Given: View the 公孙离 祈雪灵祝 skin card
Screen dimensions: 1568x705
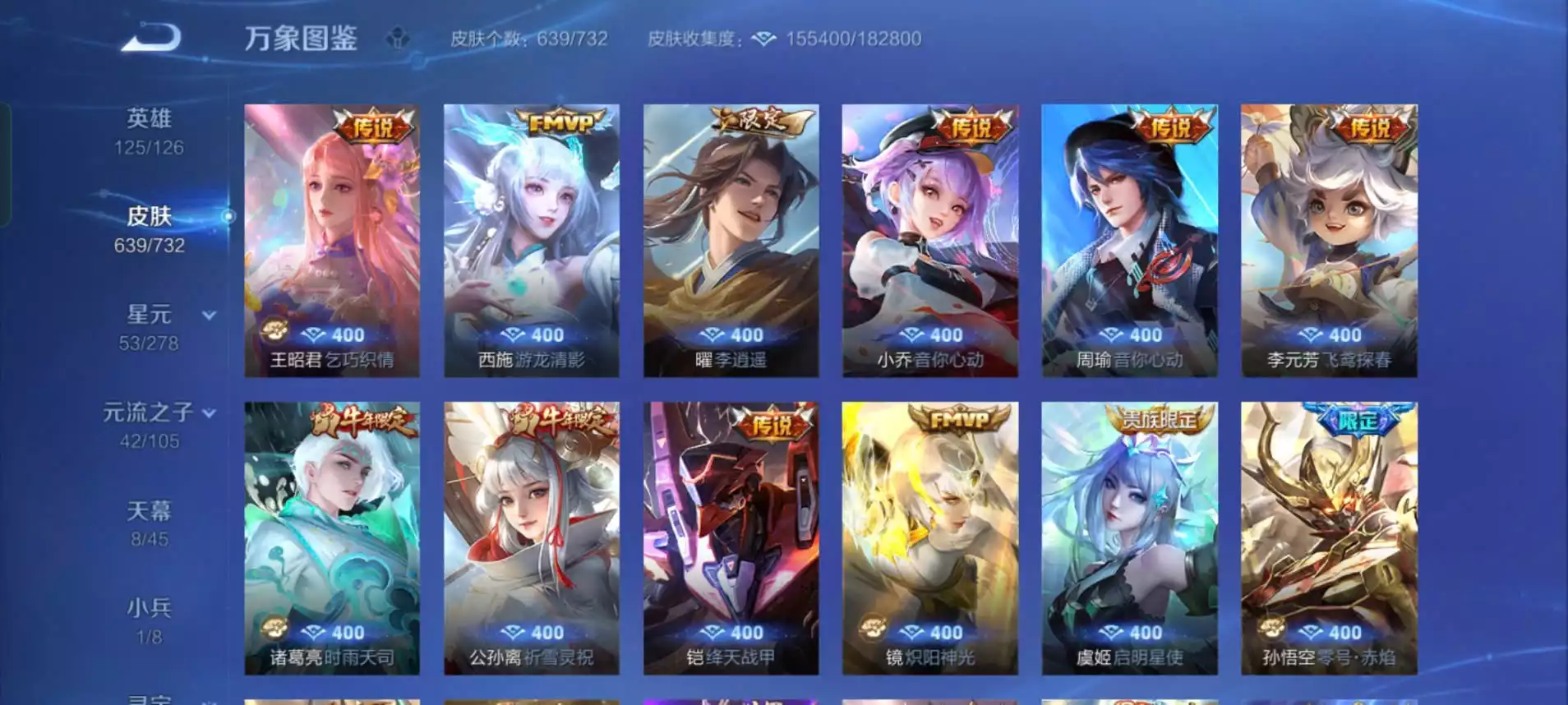Looking at the screenshot, I should pos(532,537).
